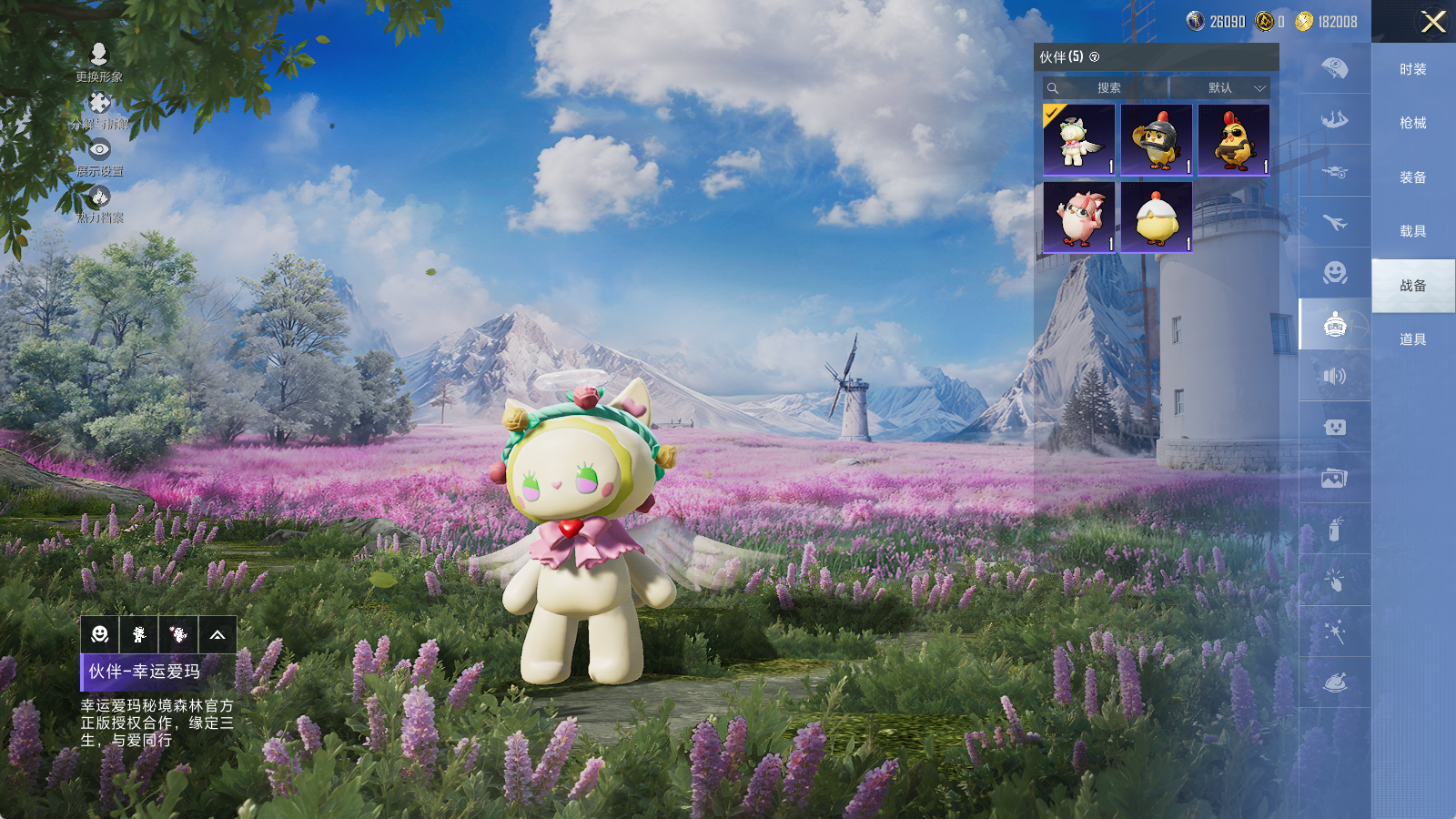1456x819 pixels.
Task: Switch to the 装备 equipment tab
Action: pyautogui.click(x=1412, y=177)
